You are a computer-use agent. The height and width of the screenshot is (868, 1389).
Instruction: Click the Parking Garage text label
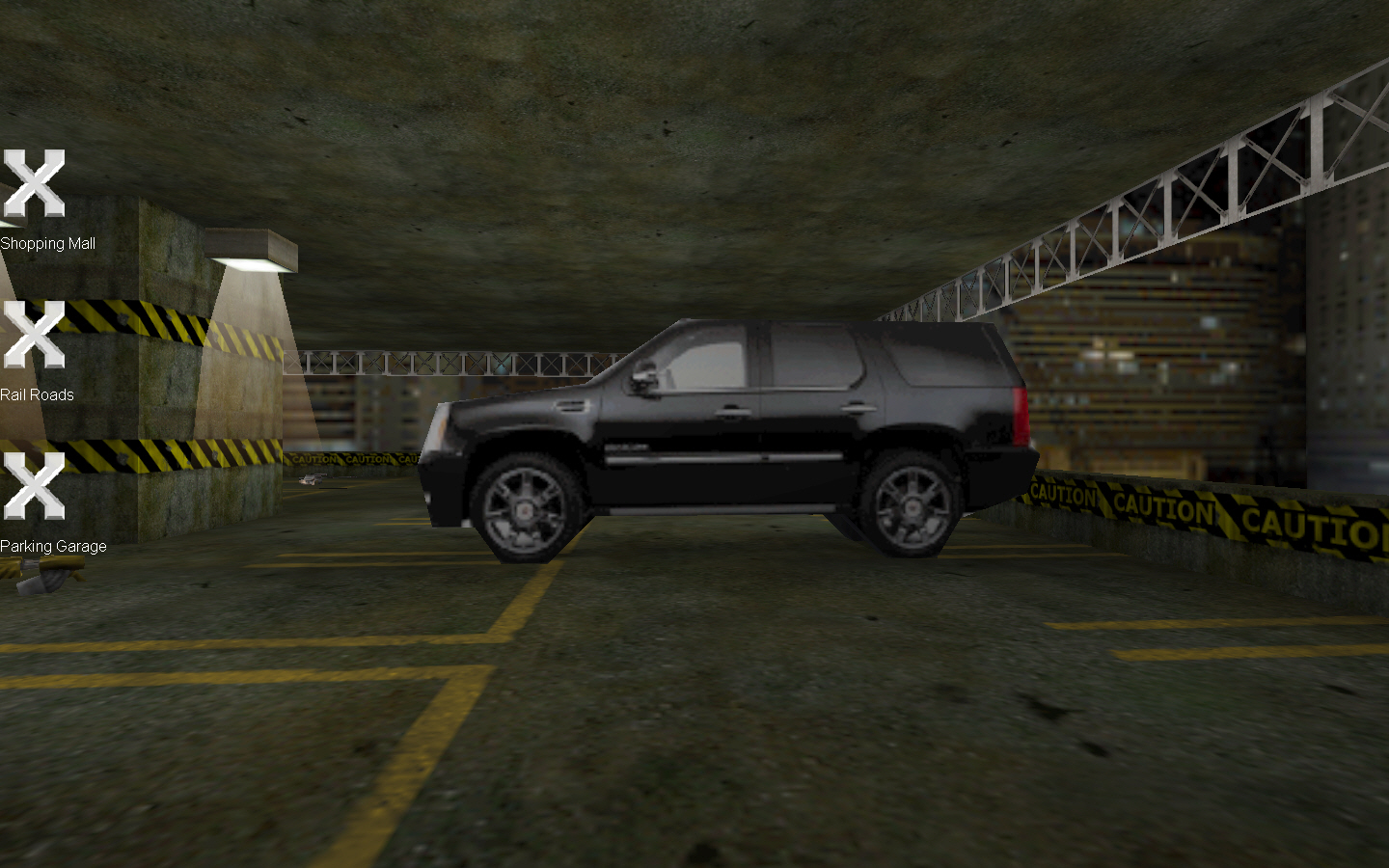[53, 546]
